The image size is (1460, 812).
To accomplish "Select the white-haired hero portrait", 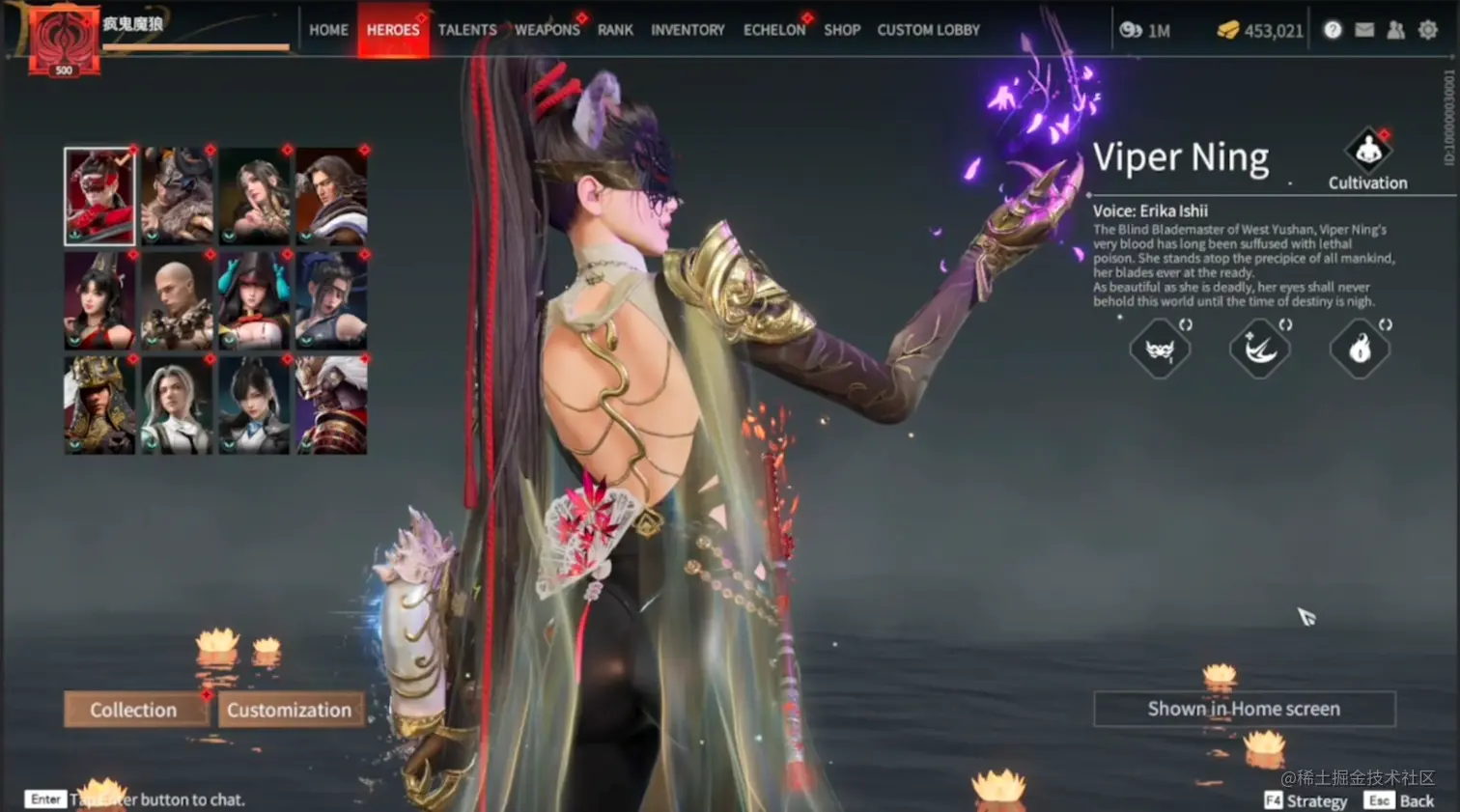I will coord(177,406).
